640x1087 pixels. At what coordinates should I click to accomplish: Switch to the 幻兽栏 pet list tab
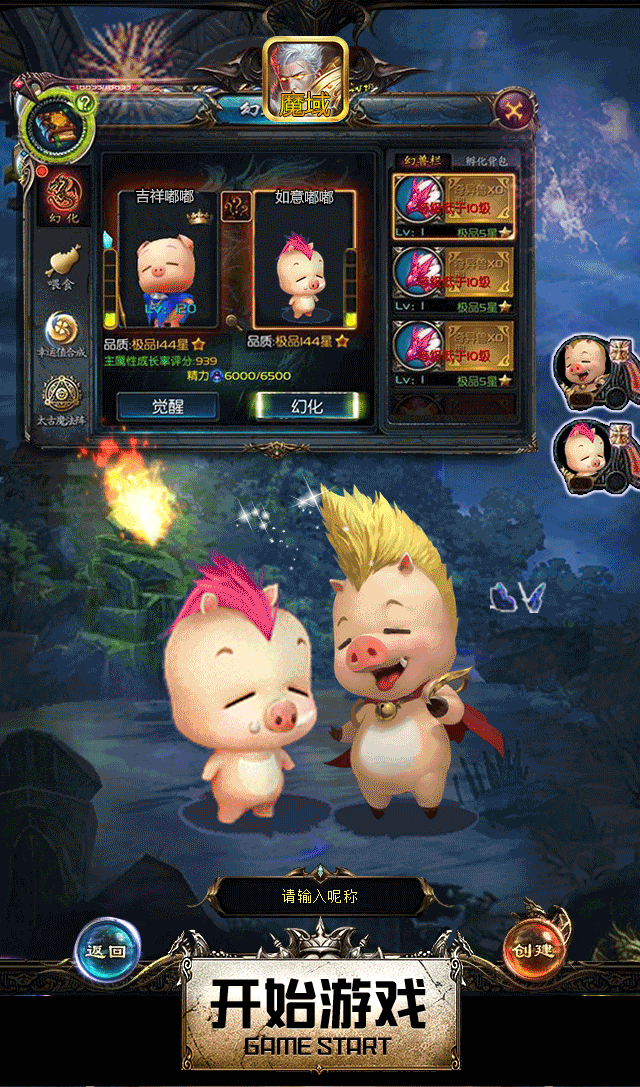(x=421, y=160)
